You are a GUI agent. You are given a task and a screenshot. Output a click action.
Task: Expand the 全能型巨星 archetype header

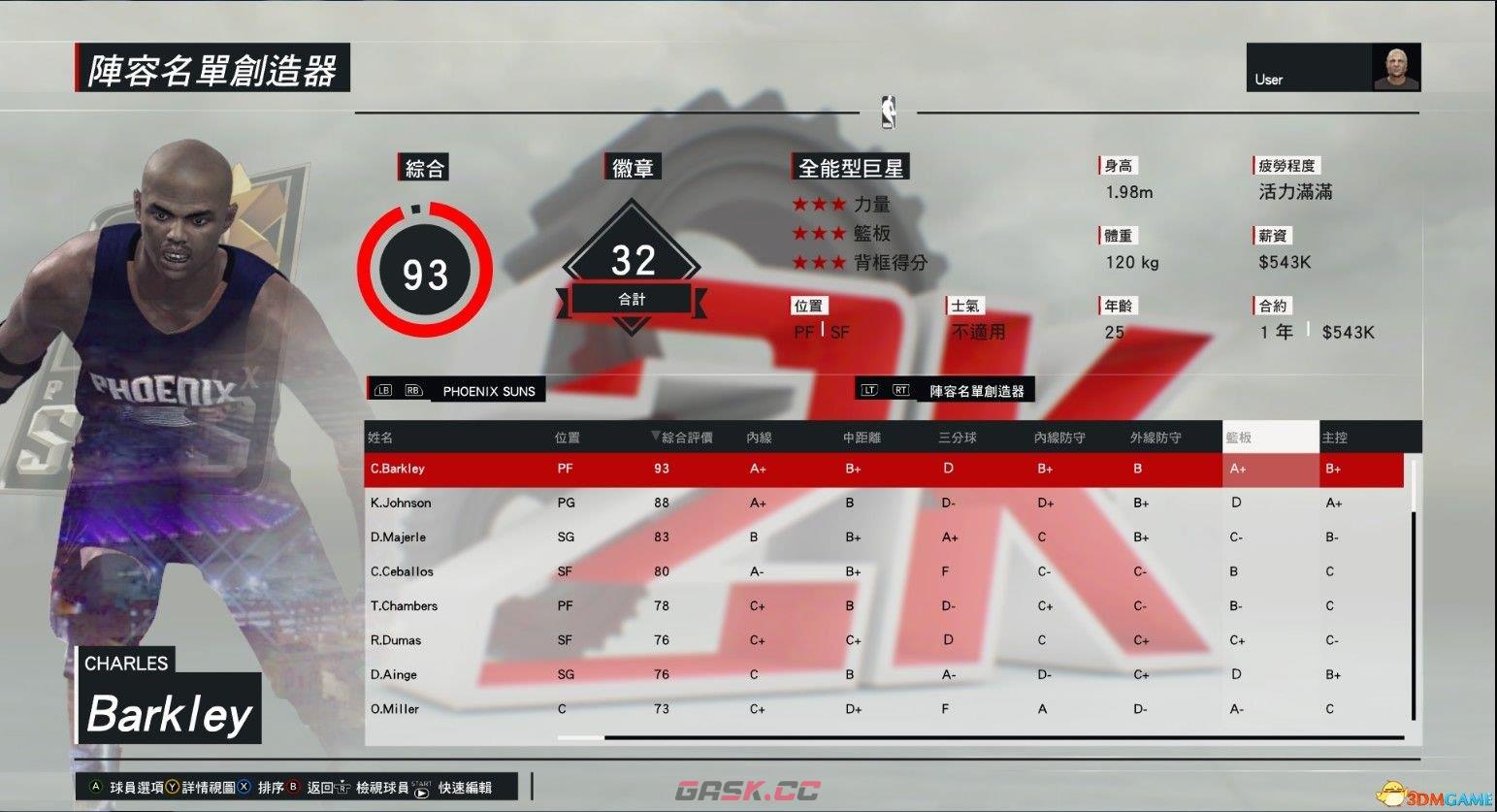(850, 166)
